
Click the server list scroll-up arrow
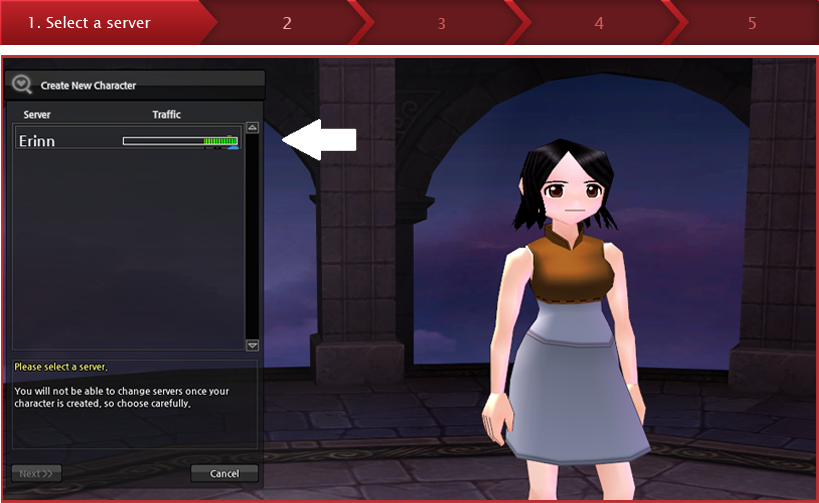coord(252,128)
